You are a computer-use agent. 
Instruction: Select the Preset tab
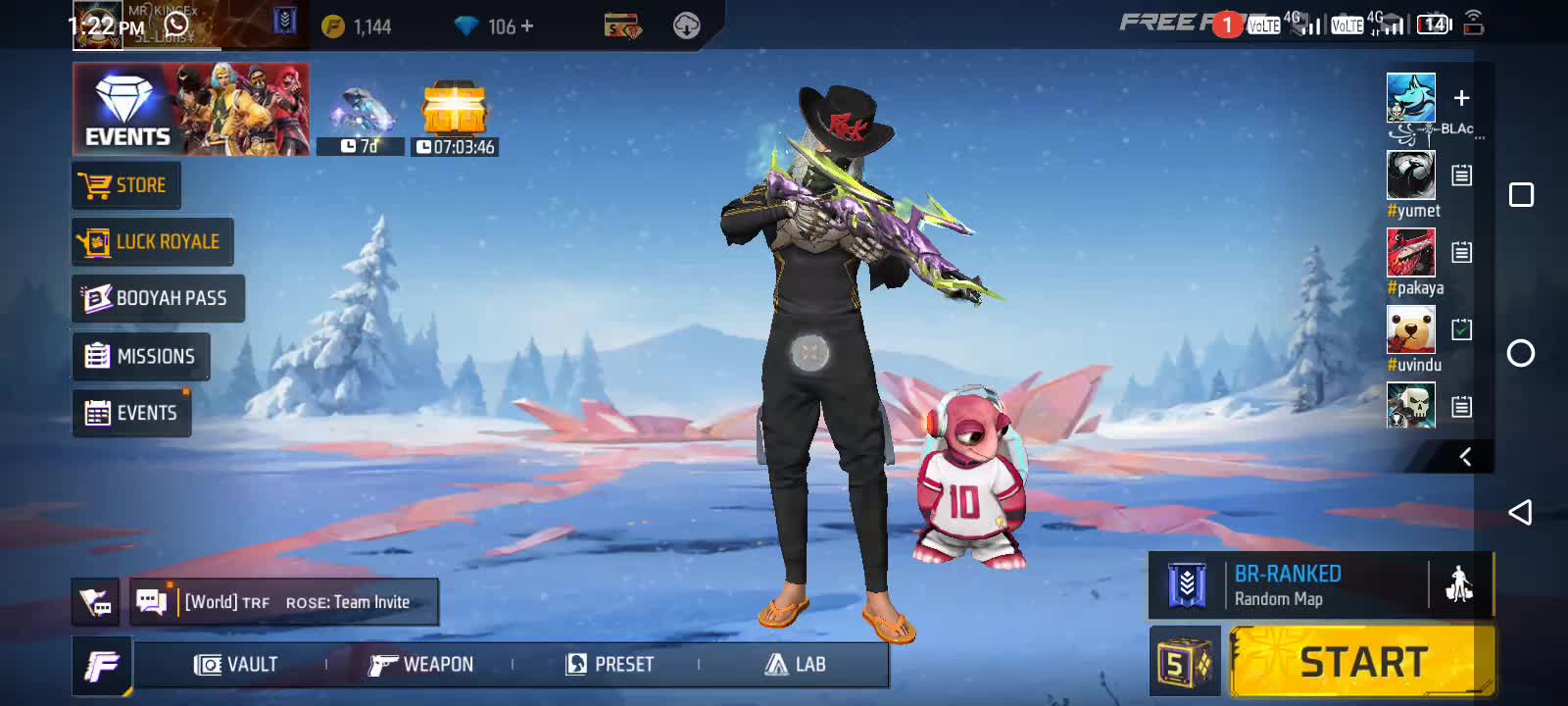(610, 665)
